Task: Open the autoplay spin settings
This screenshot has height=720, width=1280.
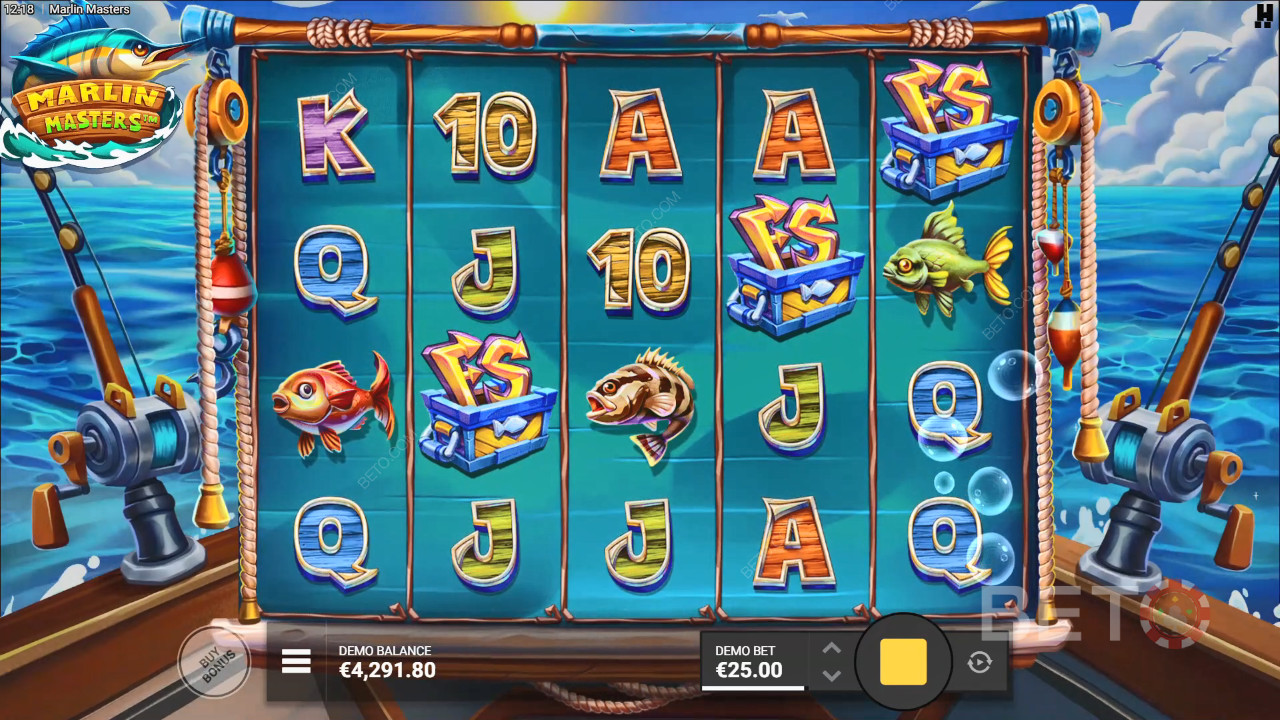Action: coord(979,662)
